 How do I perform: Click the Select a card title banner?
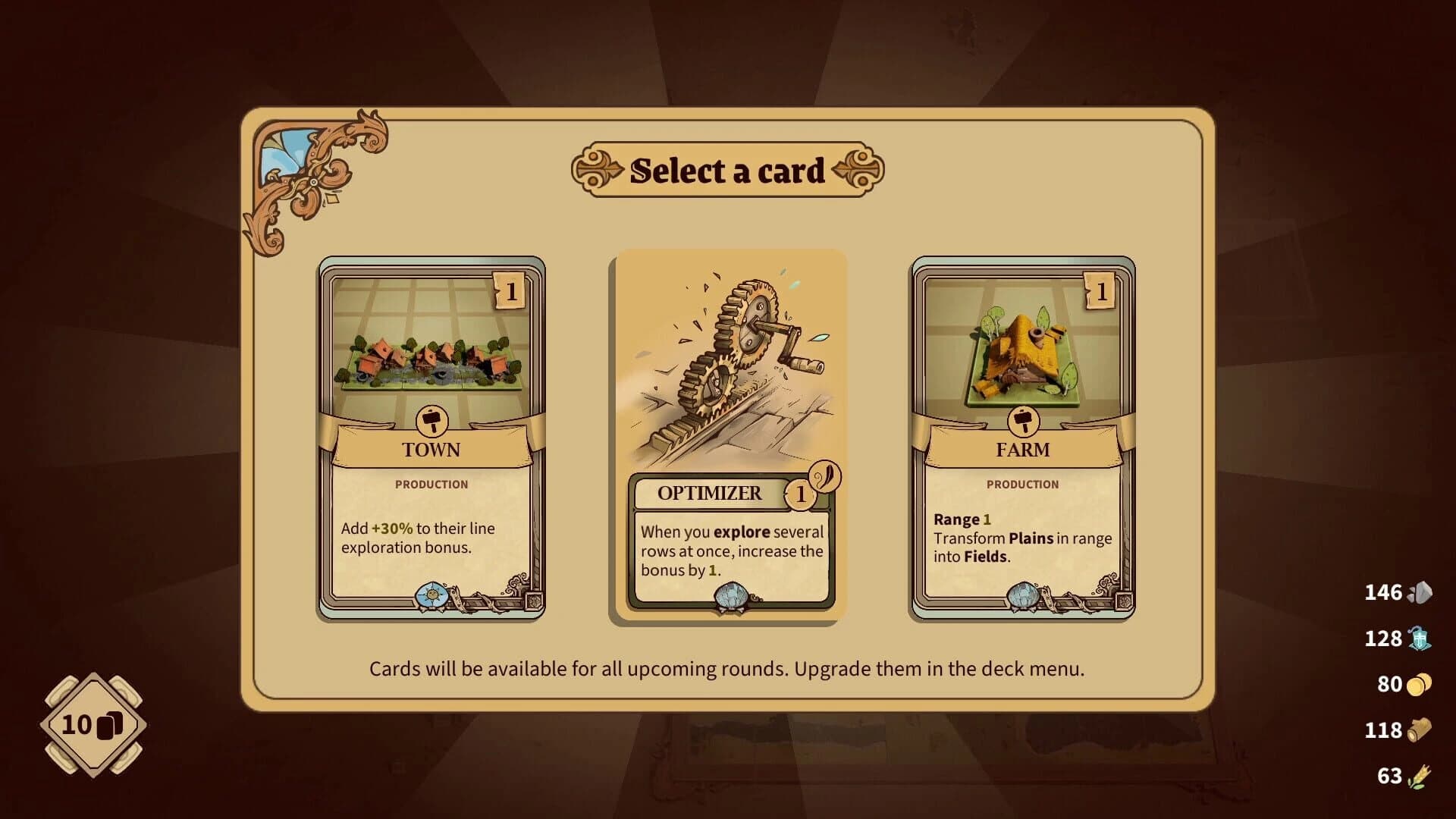click(727, 168)
